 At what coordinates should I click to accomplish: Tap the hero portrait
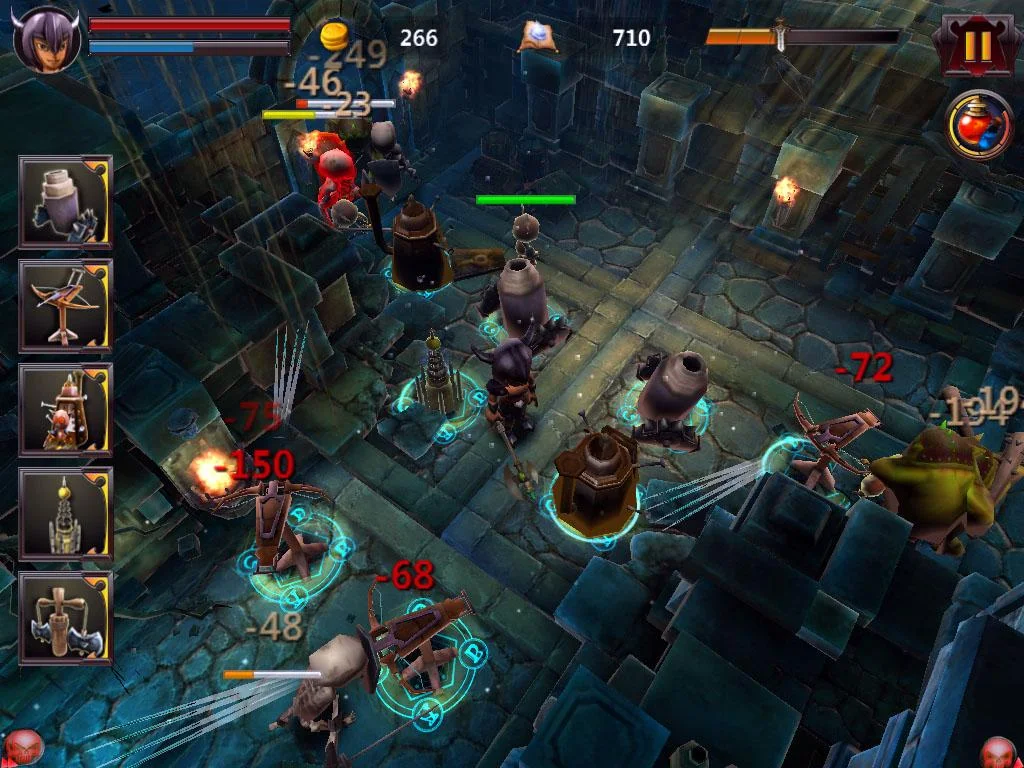pos(46,38)
